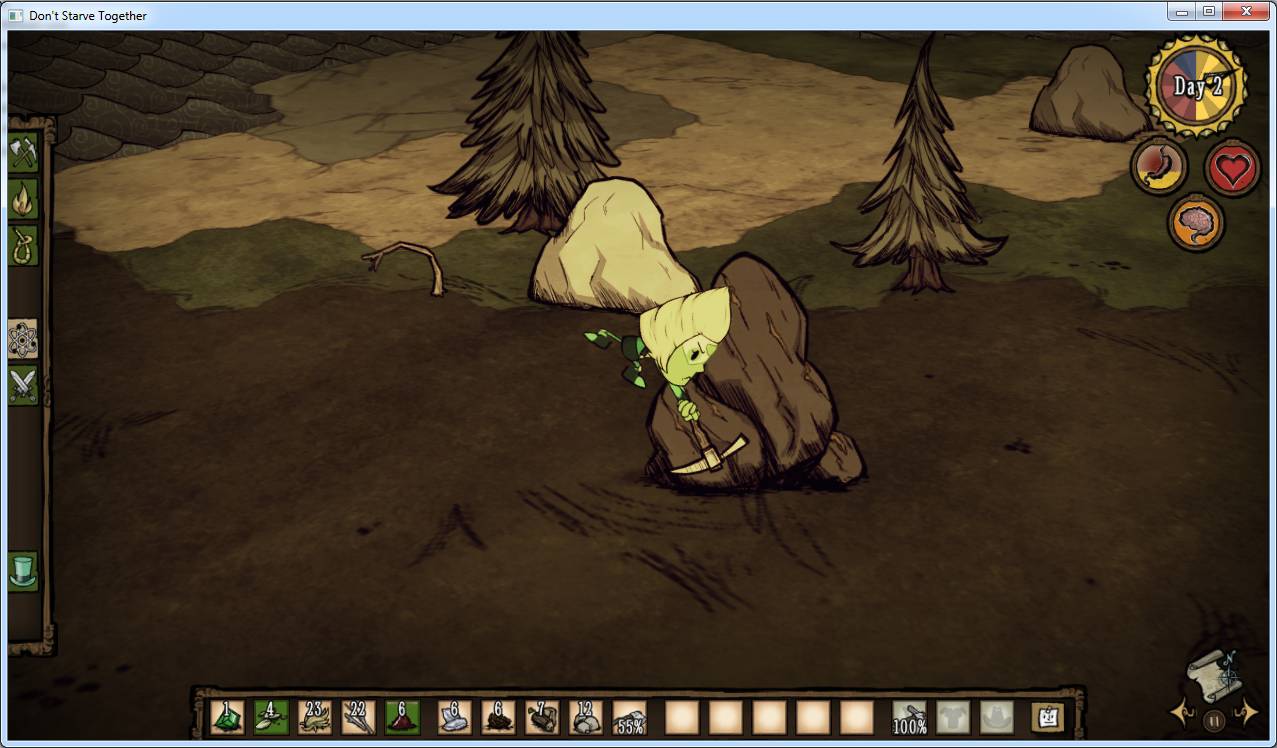Rotate the camera left with the arrow
The height and width of the screenshot is (748, 1277).
pyautogui.click(x=1180, y=713)
